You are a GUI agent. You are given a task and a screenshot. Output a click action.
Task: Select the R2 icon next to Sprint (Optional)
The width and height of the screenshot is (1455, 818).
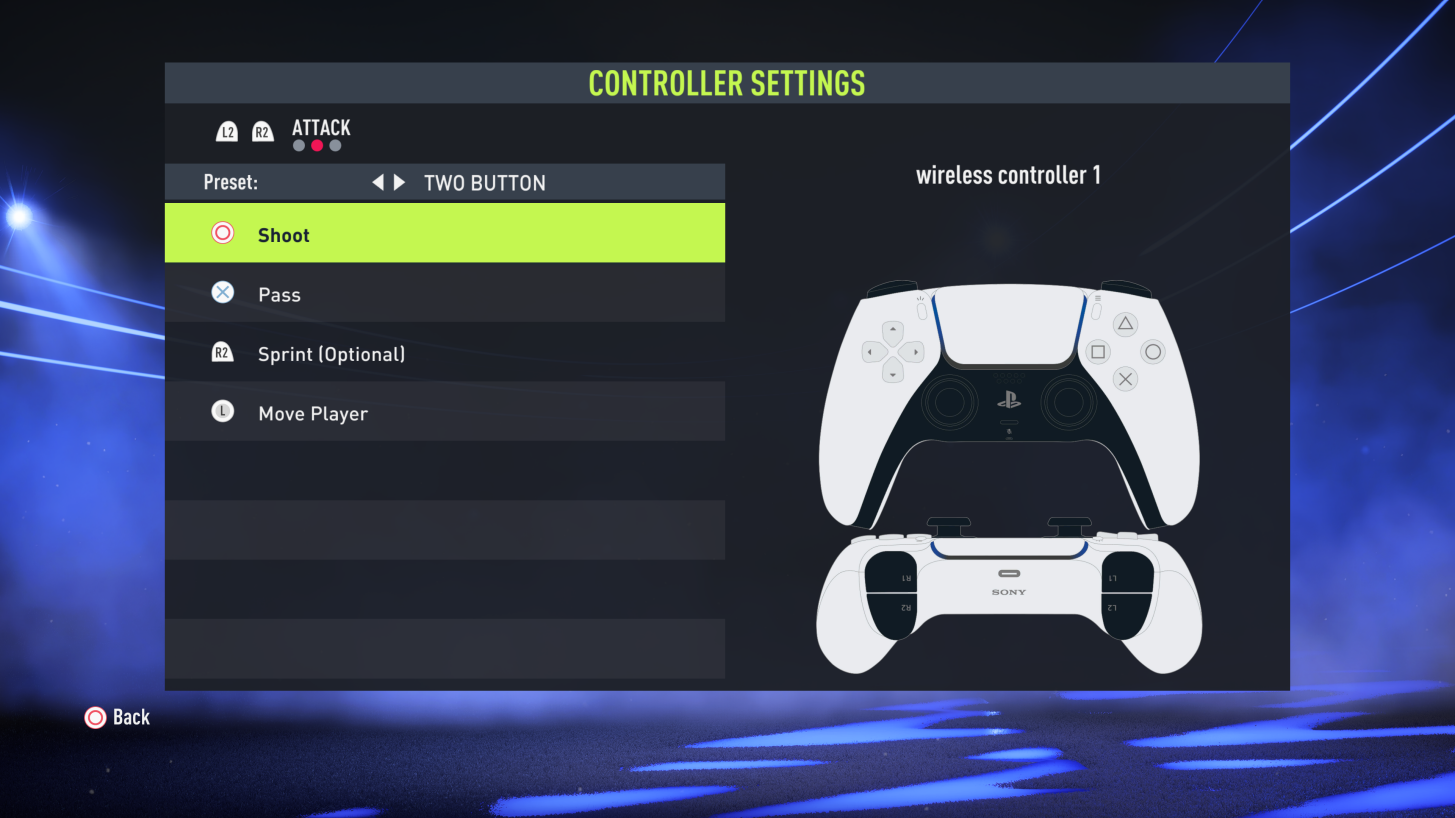pos(221,352)
